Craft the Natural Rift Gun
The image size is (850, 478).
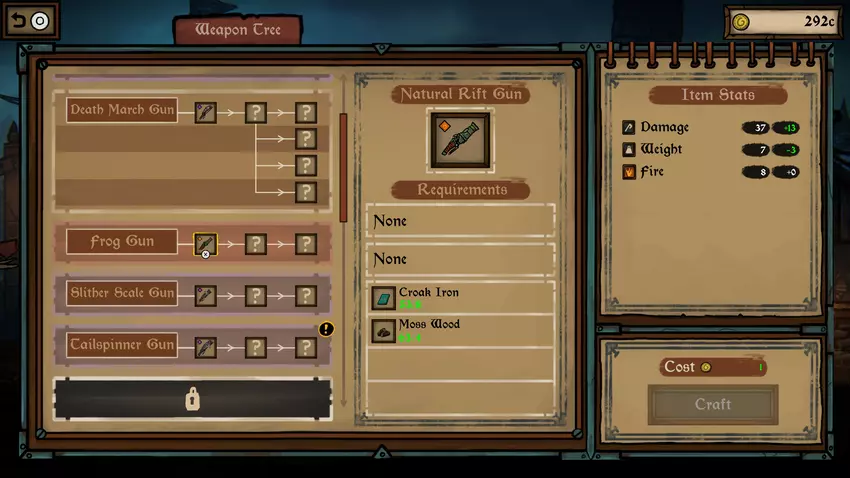click(x=712, y=404)
